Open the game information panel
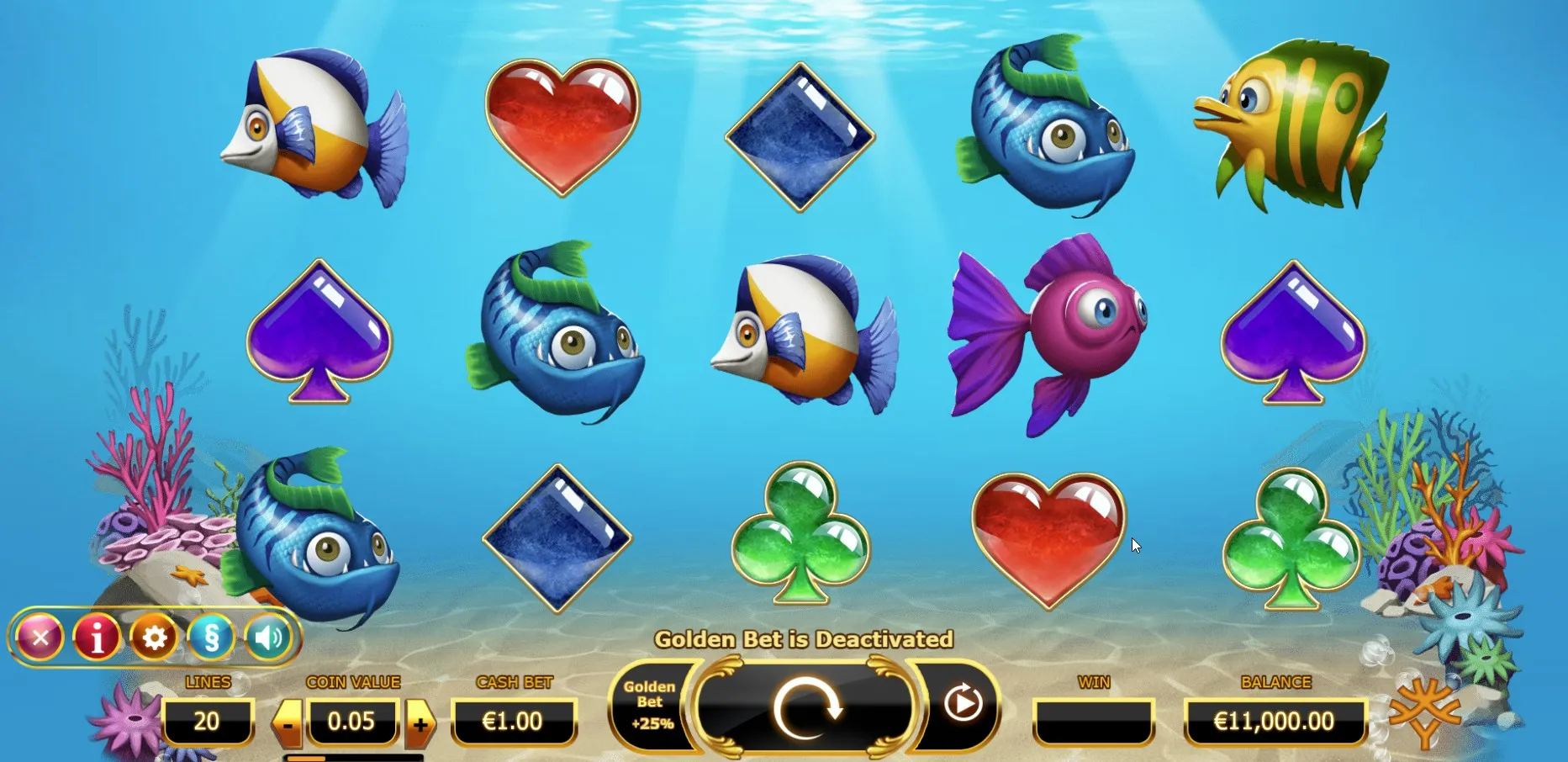1568x762 pixels. pos(97,638)
